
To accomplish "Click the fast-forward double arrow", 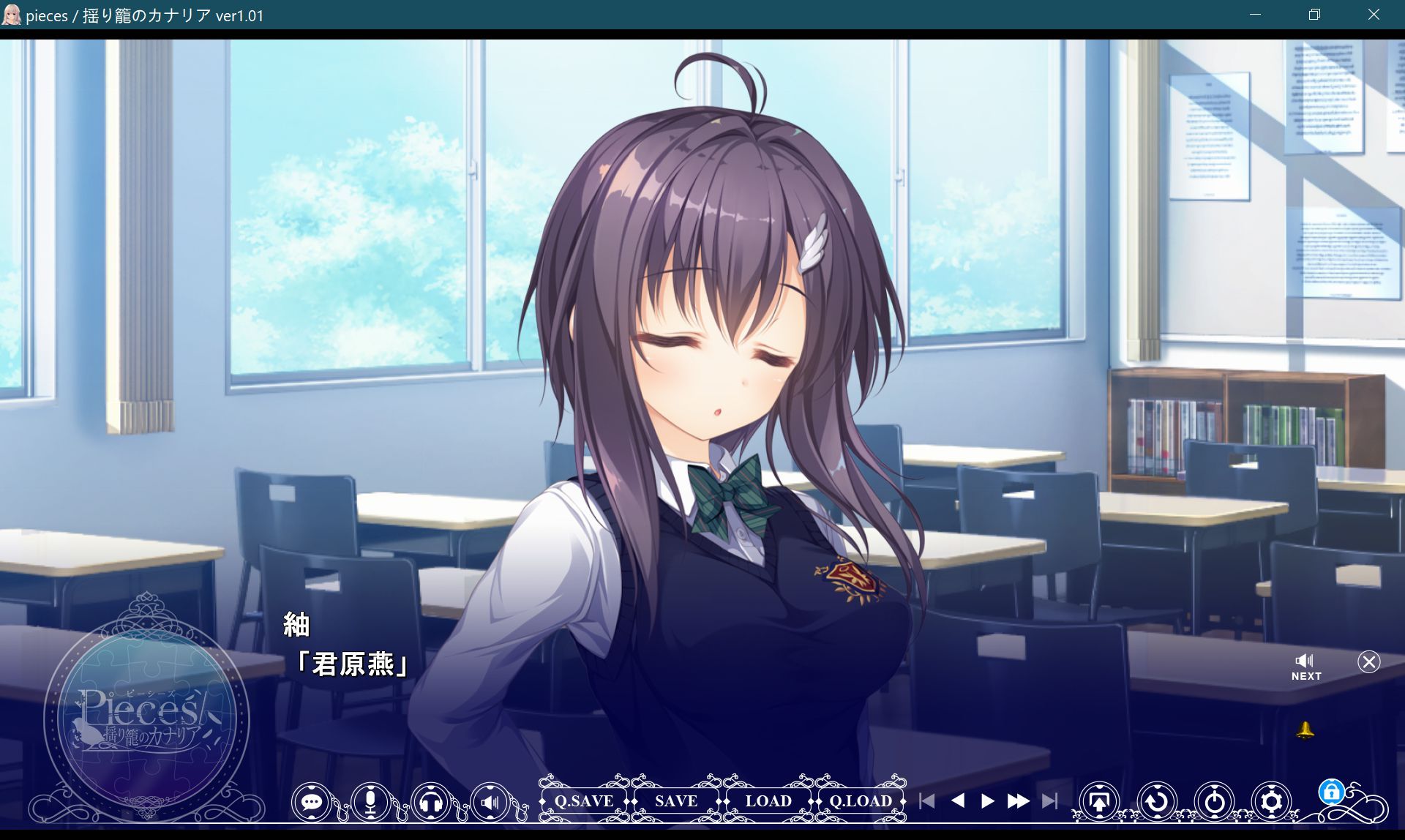I will tap(1019, 802).
